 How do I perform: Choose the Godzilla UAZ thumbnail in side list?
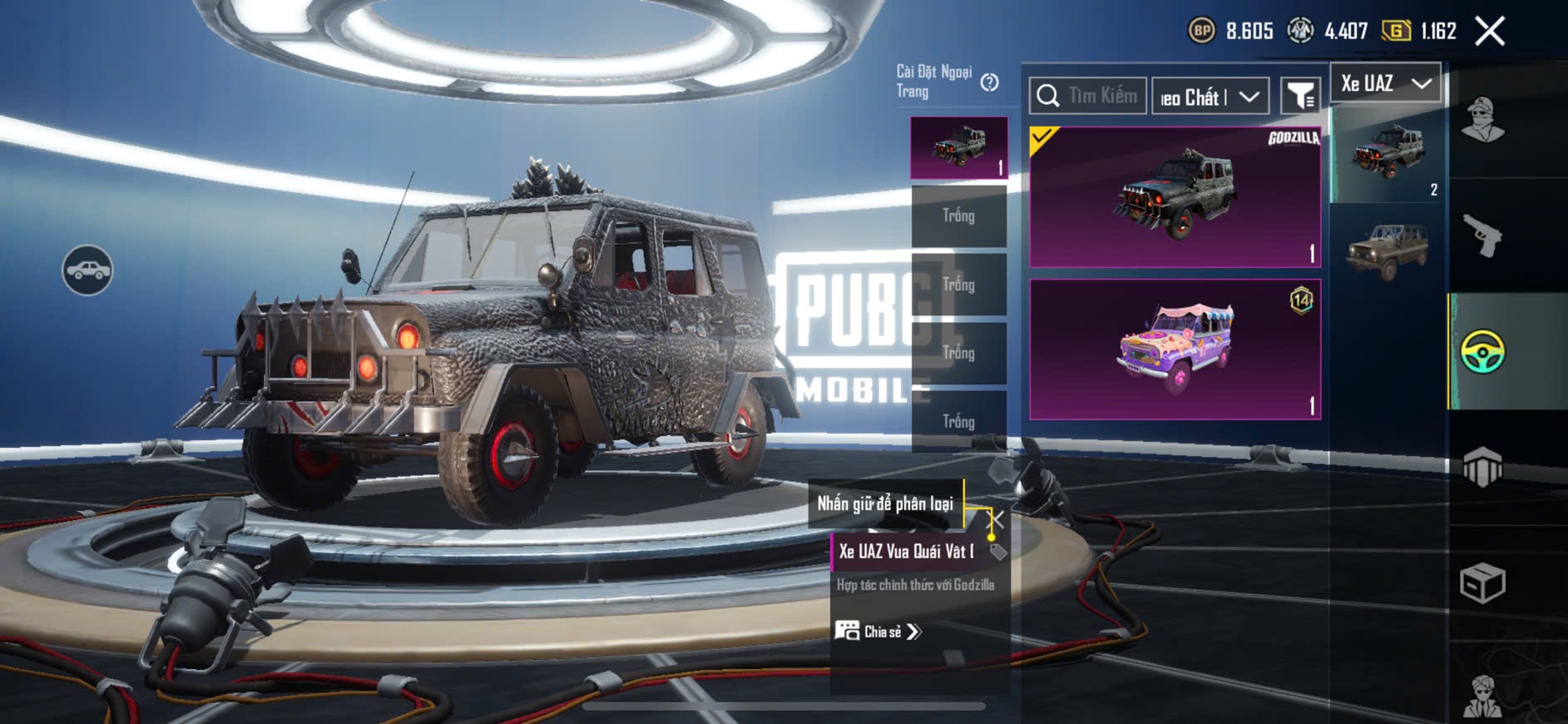[1387, 153]
